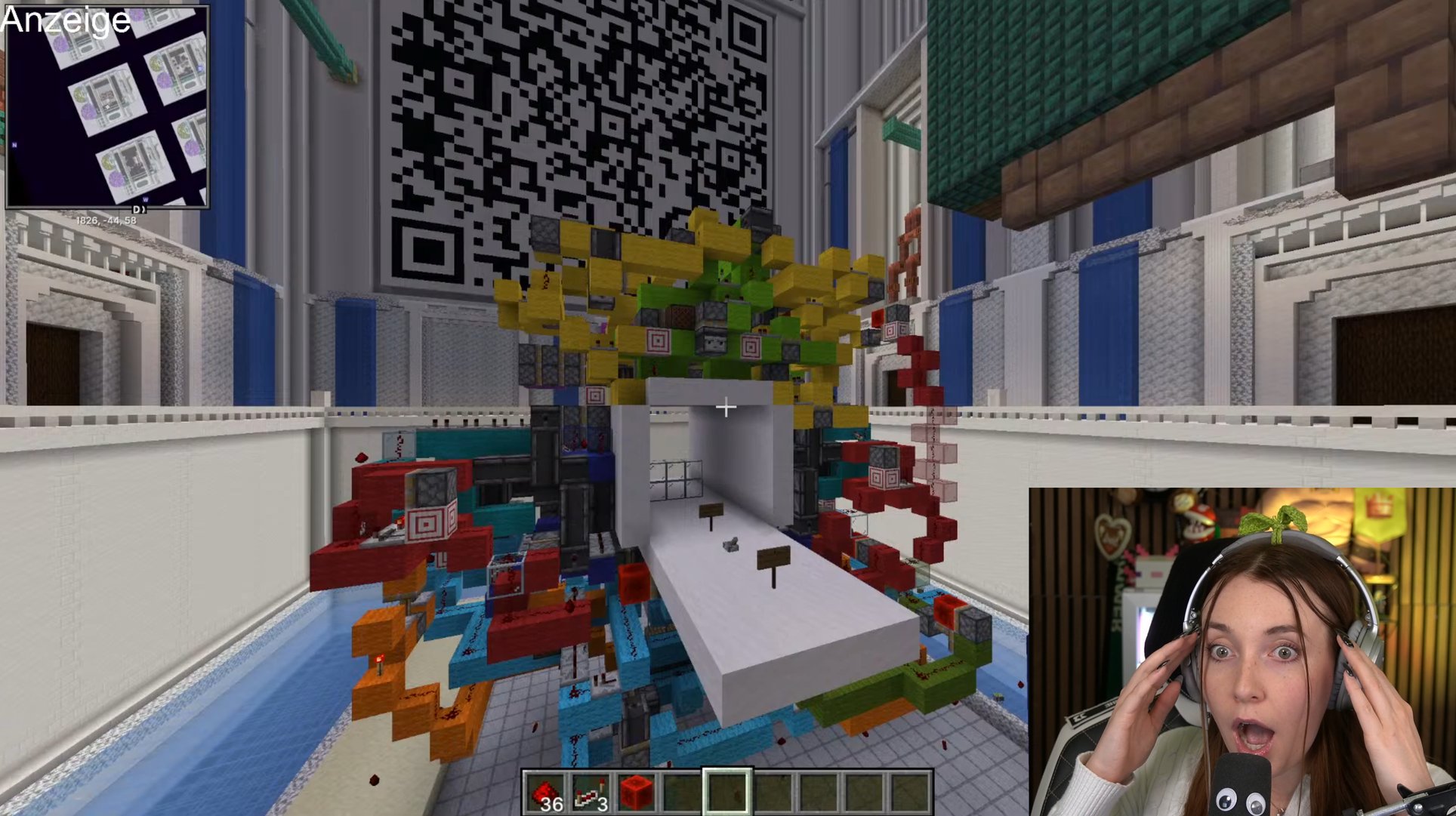Click the redstone dust stack count showing 36
Screen dimensions: 1456x816
point(551,802)
